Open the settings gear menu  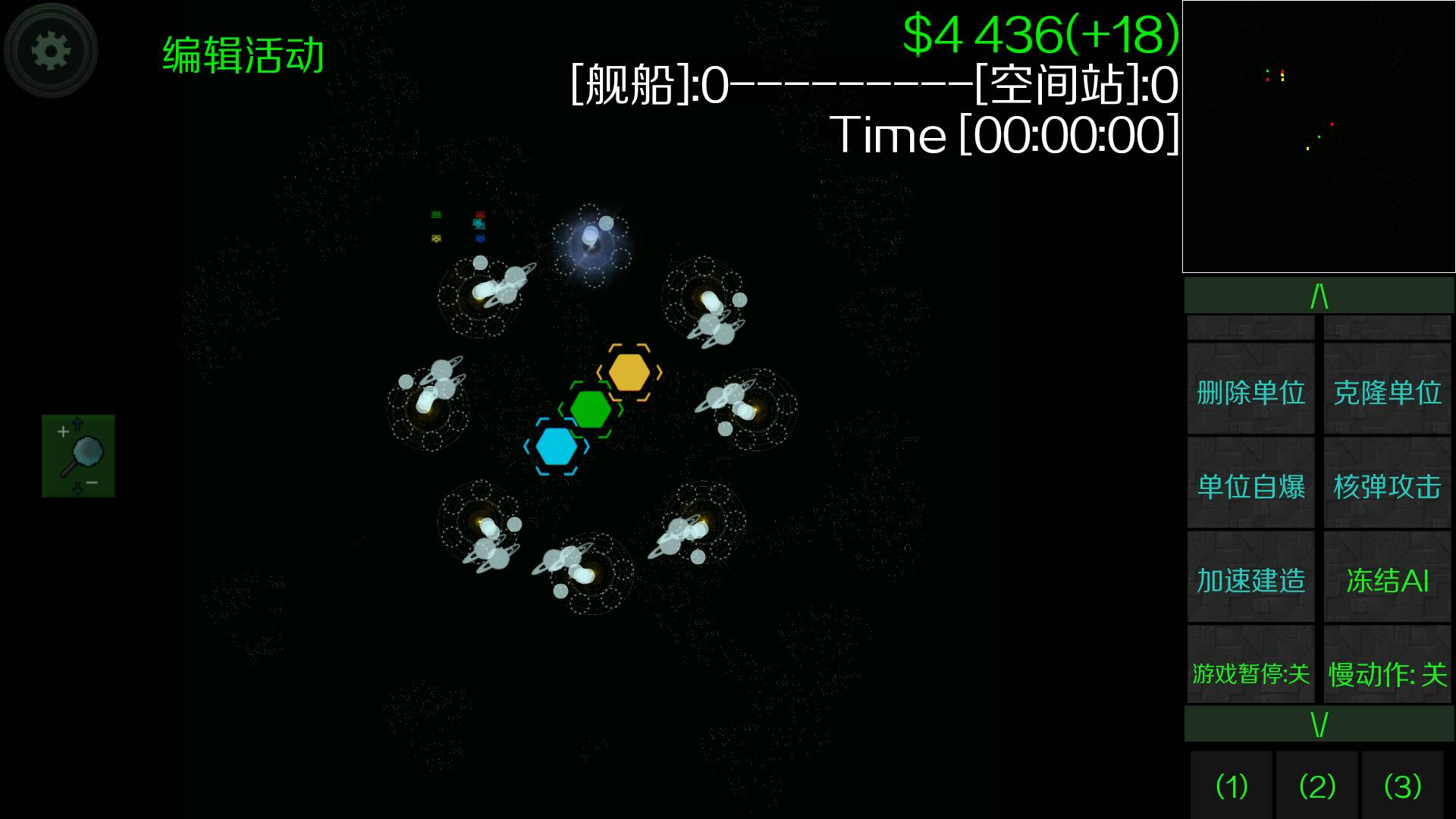(50, 49)
